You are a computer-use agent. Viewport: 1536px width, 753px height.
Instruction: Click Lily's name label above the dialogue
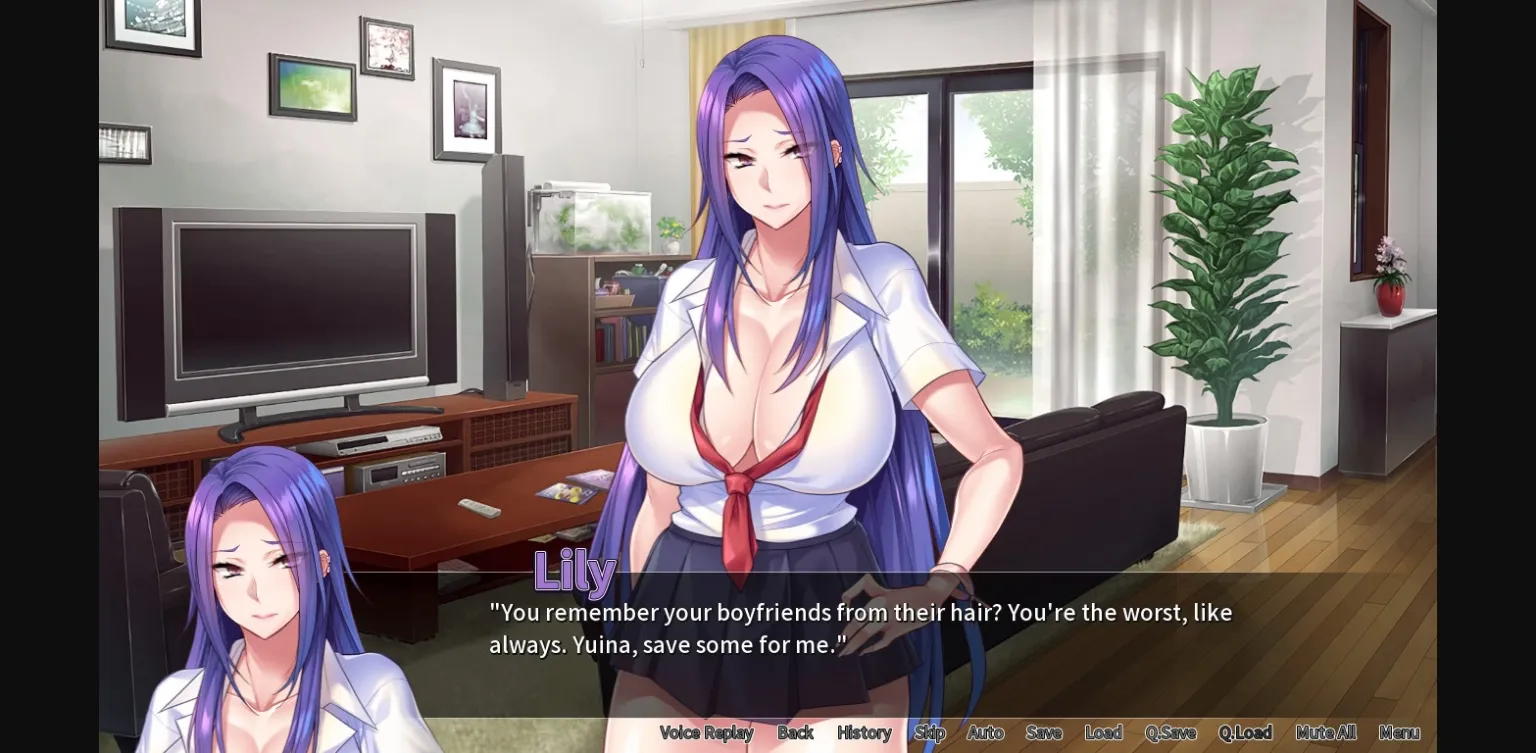pyautogui.click(x=574, y=571)
